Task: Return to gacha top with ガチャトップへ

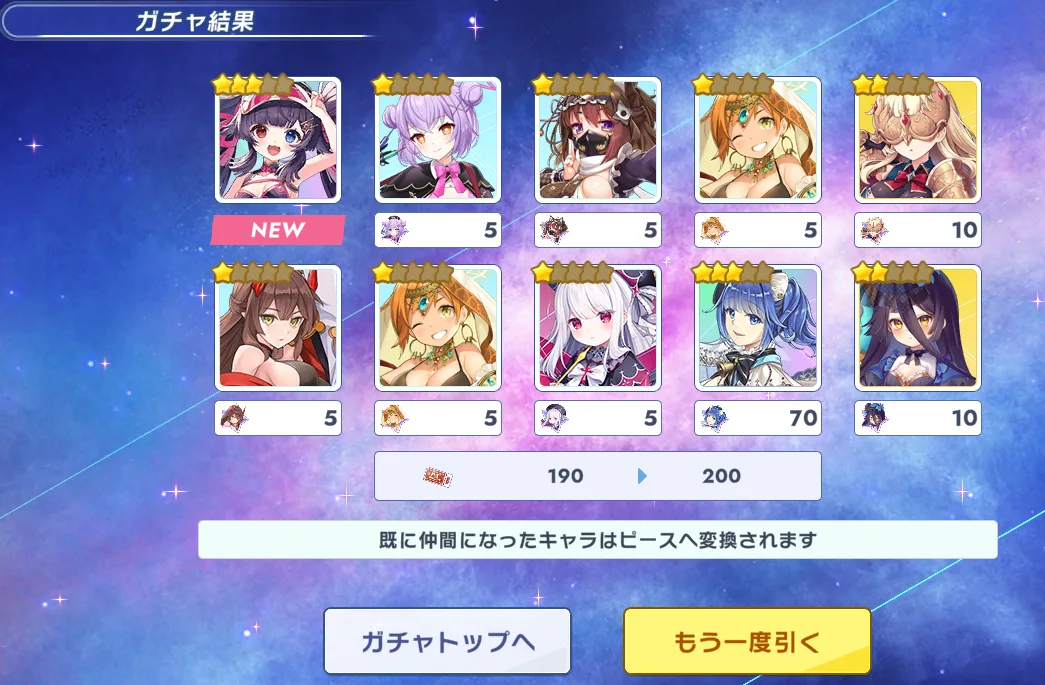Action: pos(447,641)
